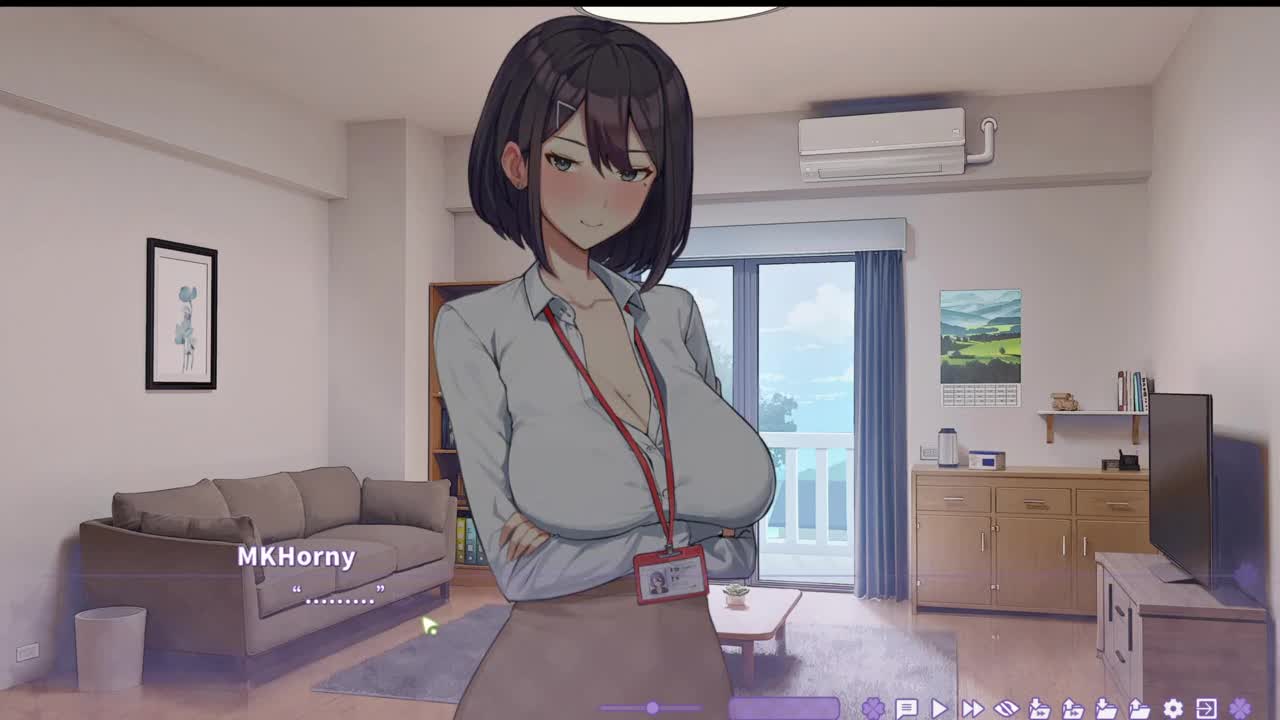Open settings with the gear icon
1280x720 pixels.
coord(1173,709)
